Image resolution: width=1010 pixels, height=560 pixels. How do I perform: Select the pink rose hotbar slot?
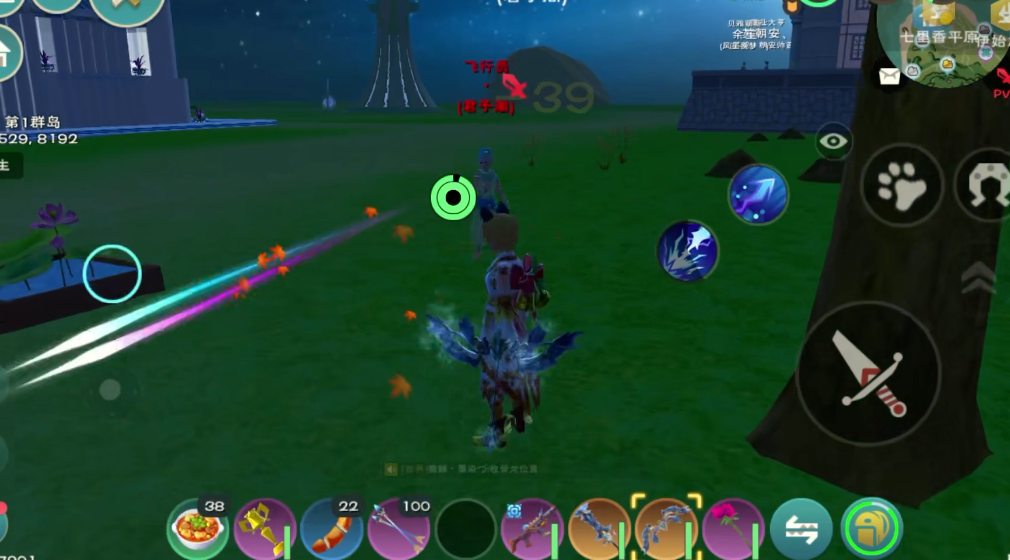(733, 530)
